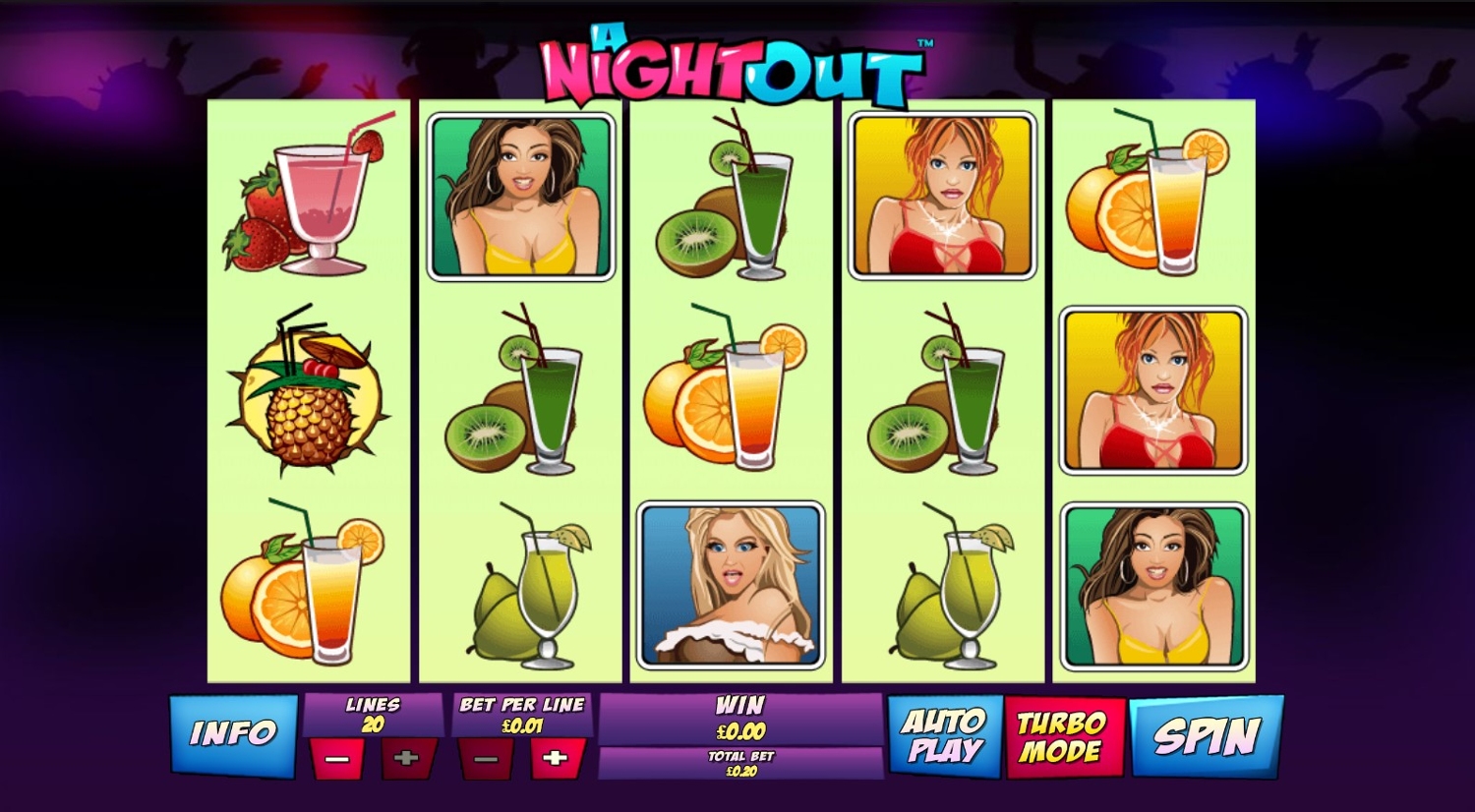The width and height of the screenshot is (1475, 812).
Task: Decrease the number of lines
Action: (336, 759)
